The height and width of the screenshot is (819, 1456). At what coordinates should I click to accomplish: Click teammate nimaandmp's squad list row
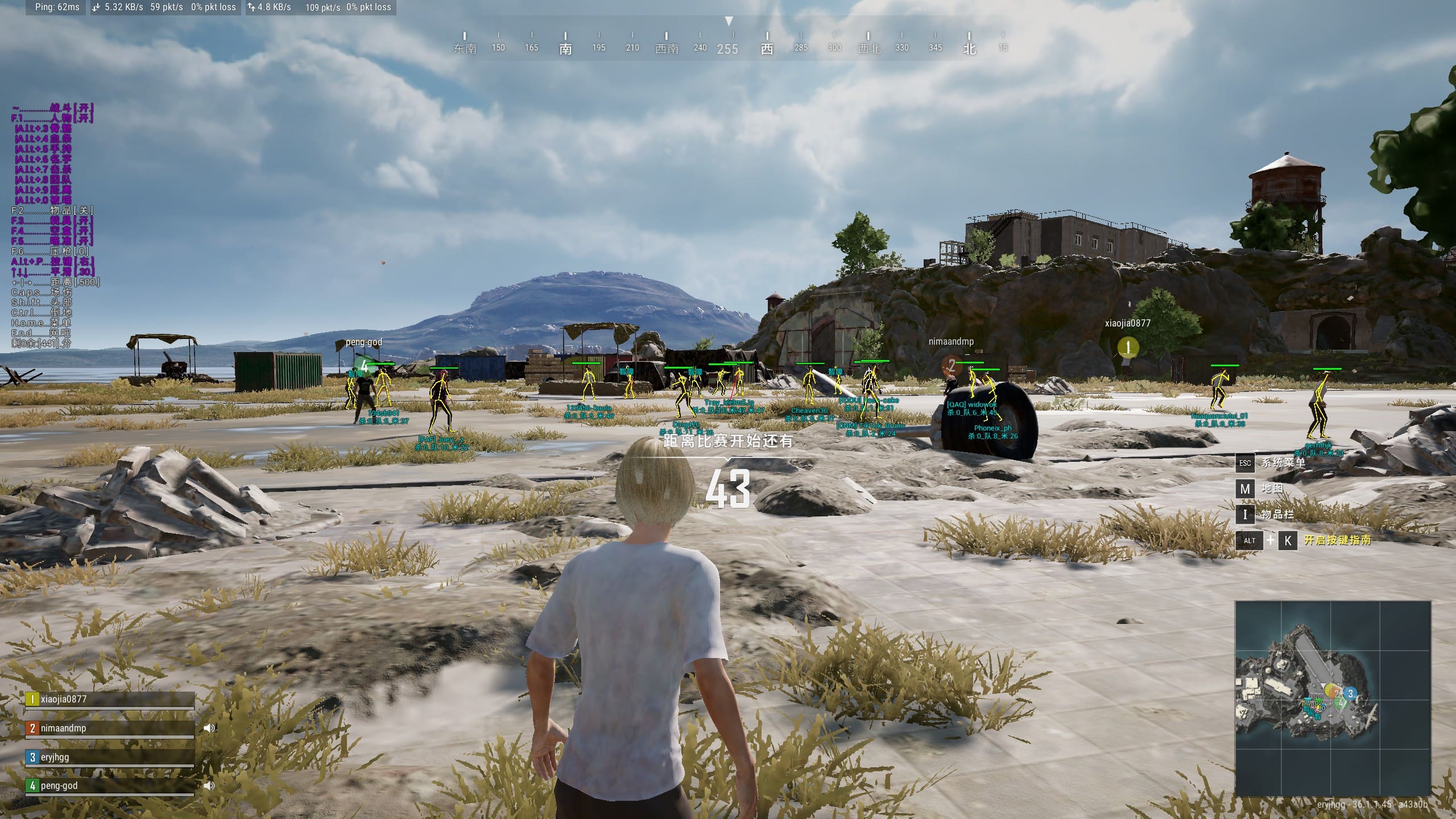point(109,729)
